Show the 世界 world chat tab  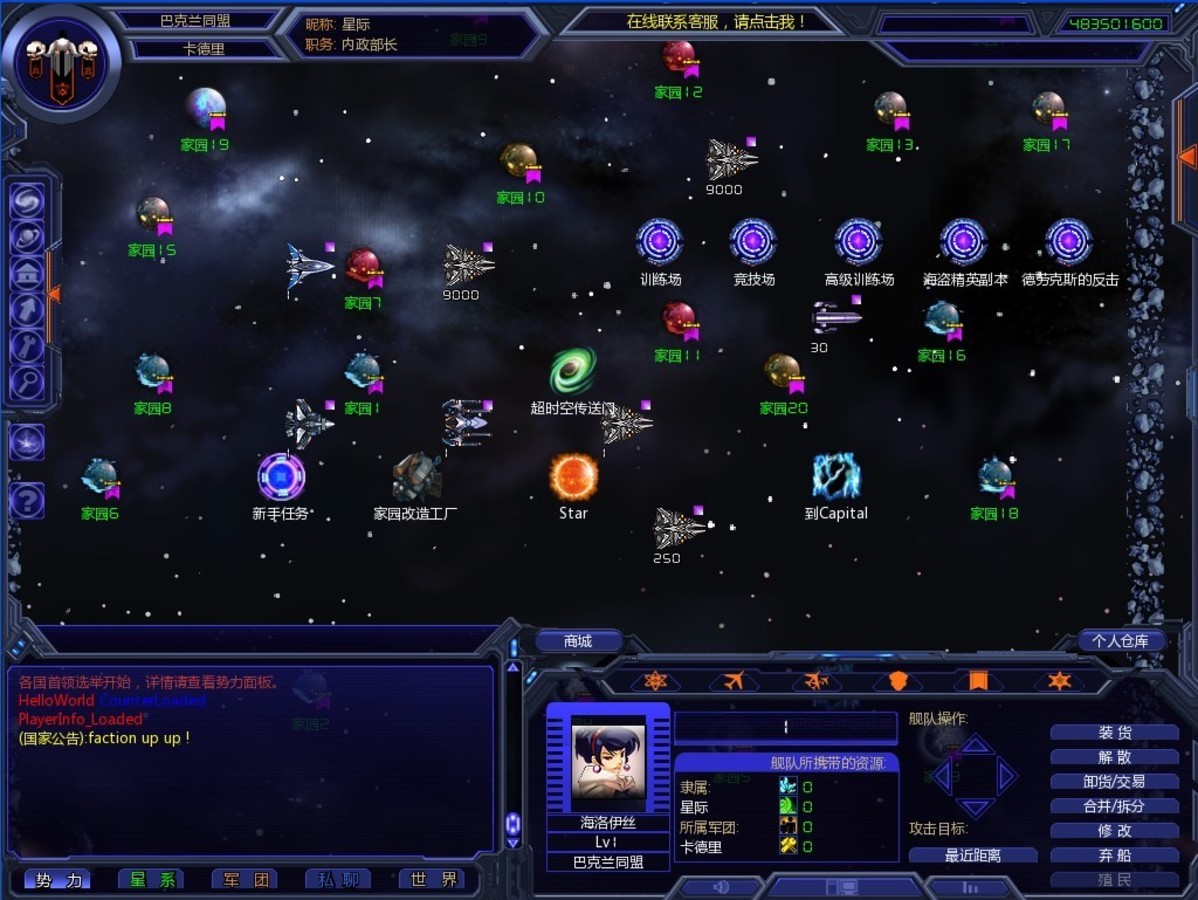[432, 879]
